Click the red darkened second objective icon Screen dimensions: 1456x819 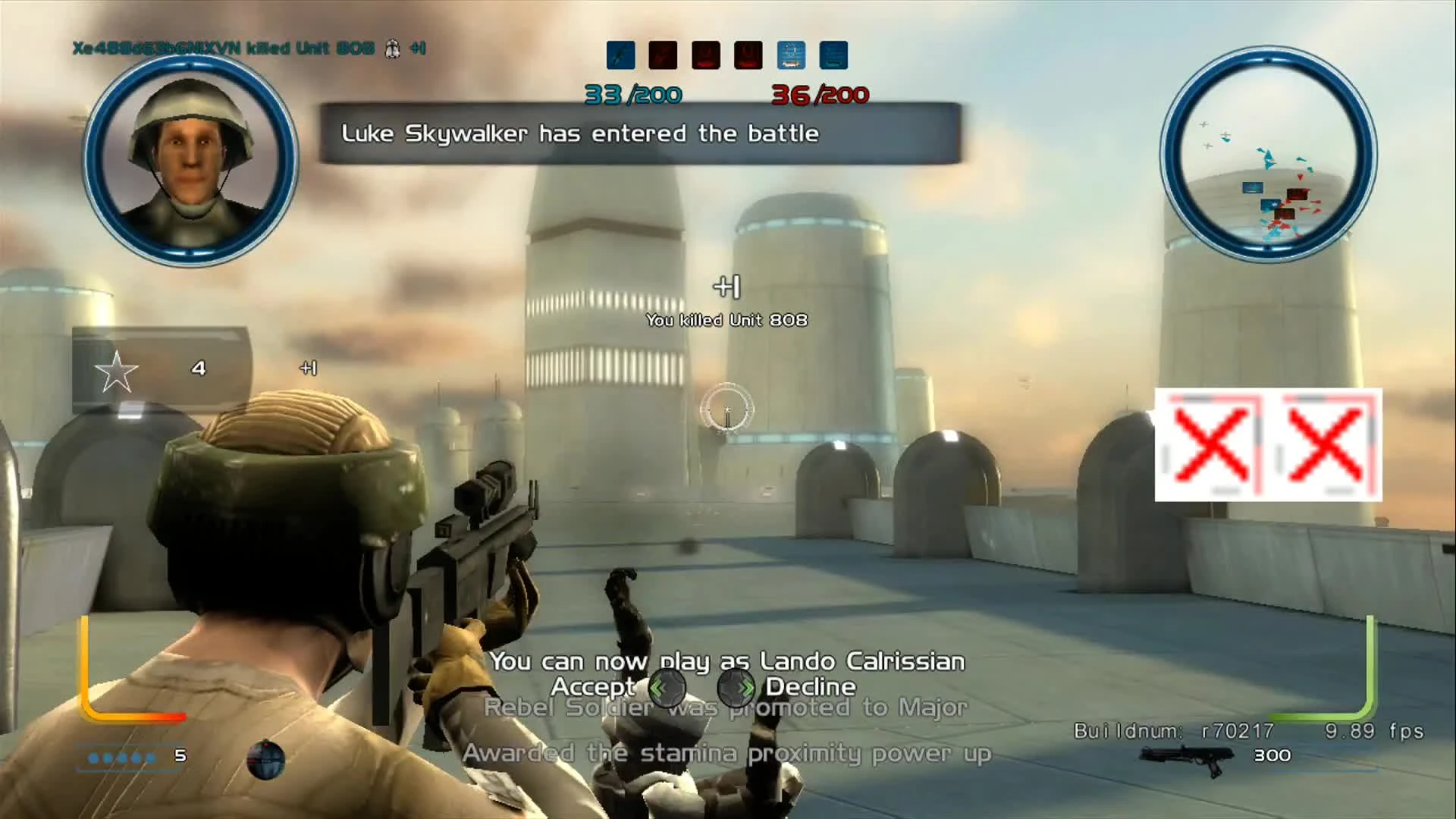coord(663,55)
